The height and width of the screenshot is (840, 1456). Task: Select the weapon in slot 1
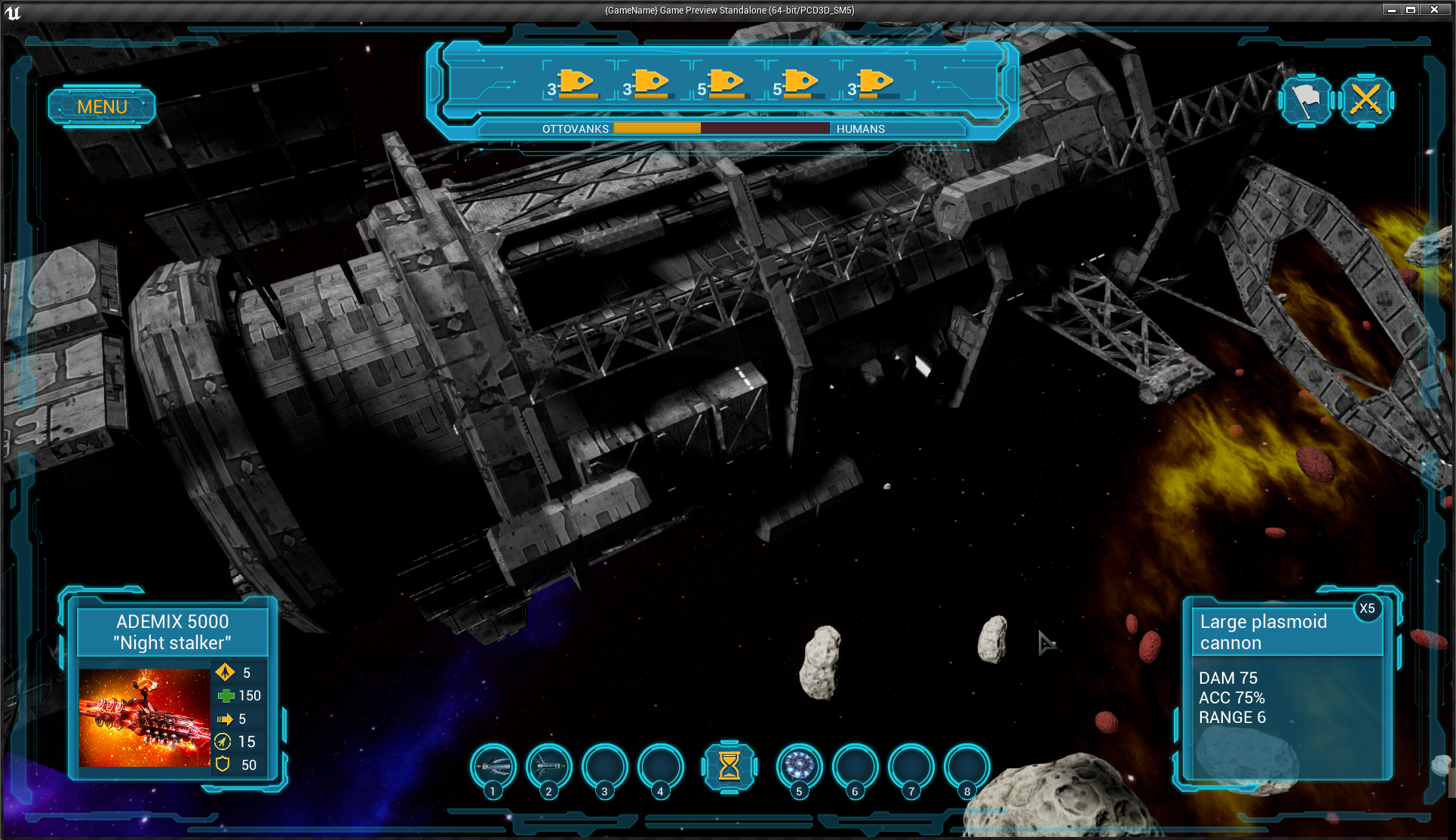pyautogui.click(x=493, y=767)
